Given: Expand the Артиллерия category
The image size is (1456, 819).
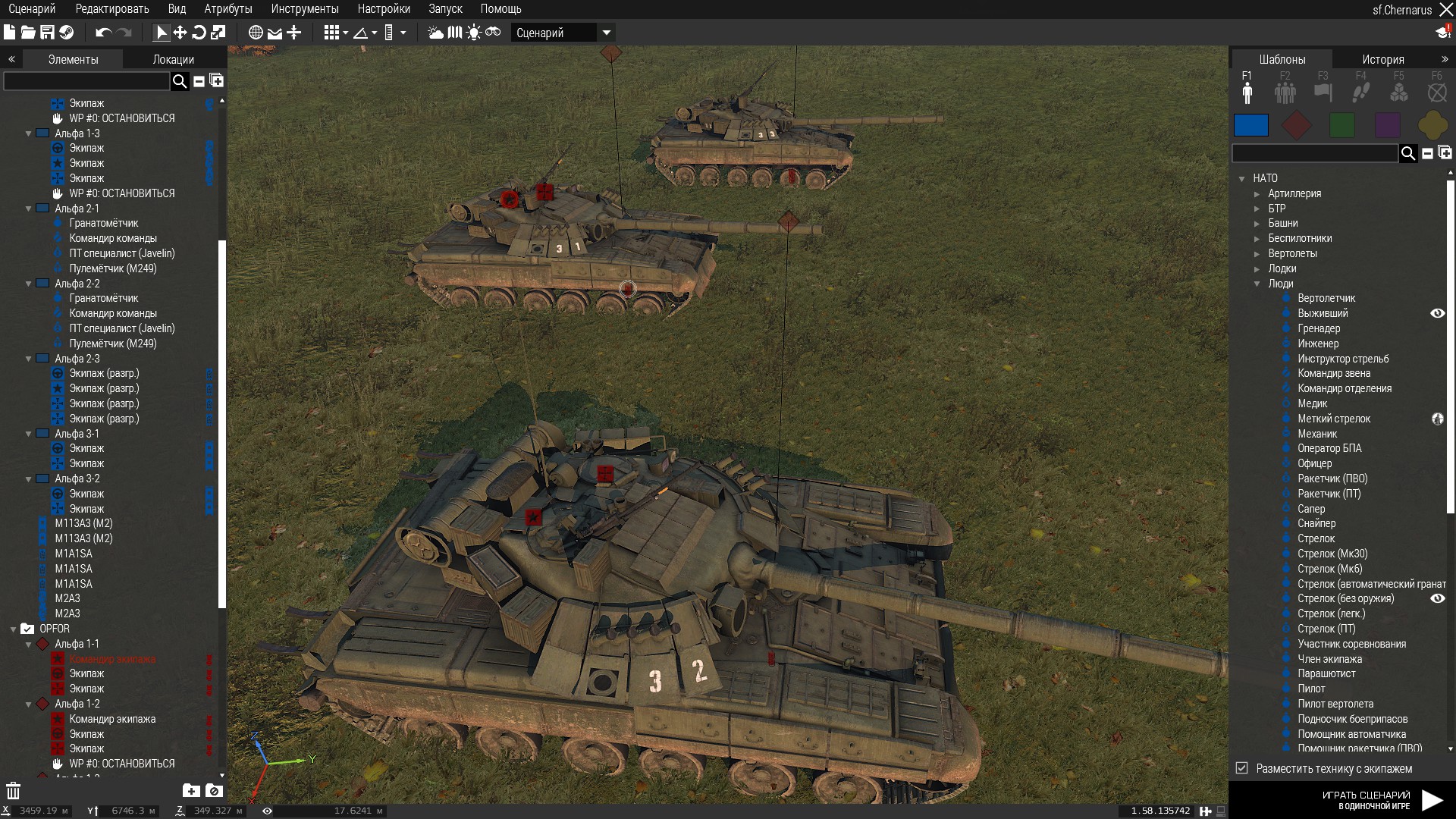Looking at the screenshot, I should (x=1294, y=193).
